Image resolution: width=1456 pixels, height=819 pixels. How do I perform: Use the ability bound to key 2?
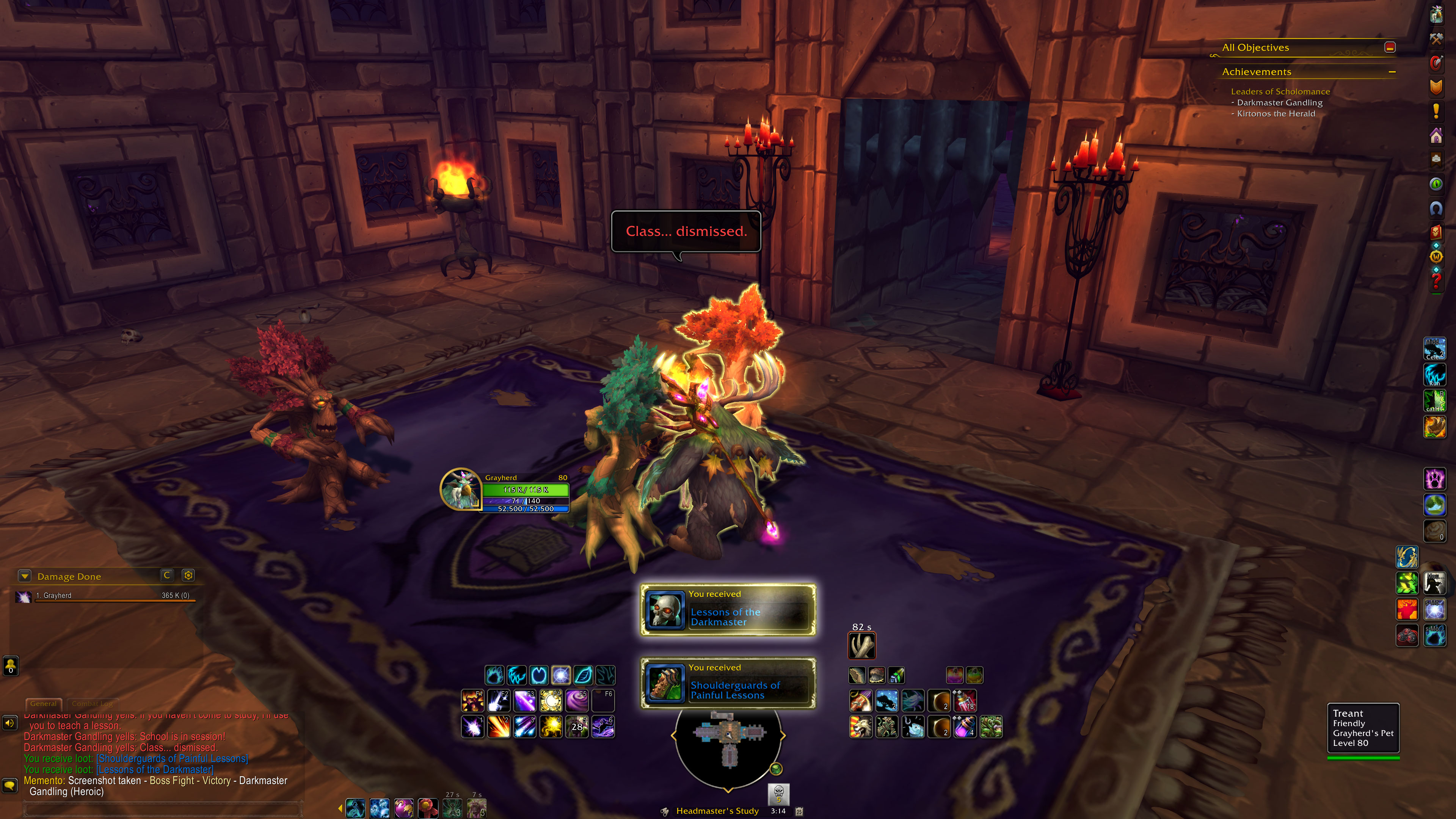499,727
